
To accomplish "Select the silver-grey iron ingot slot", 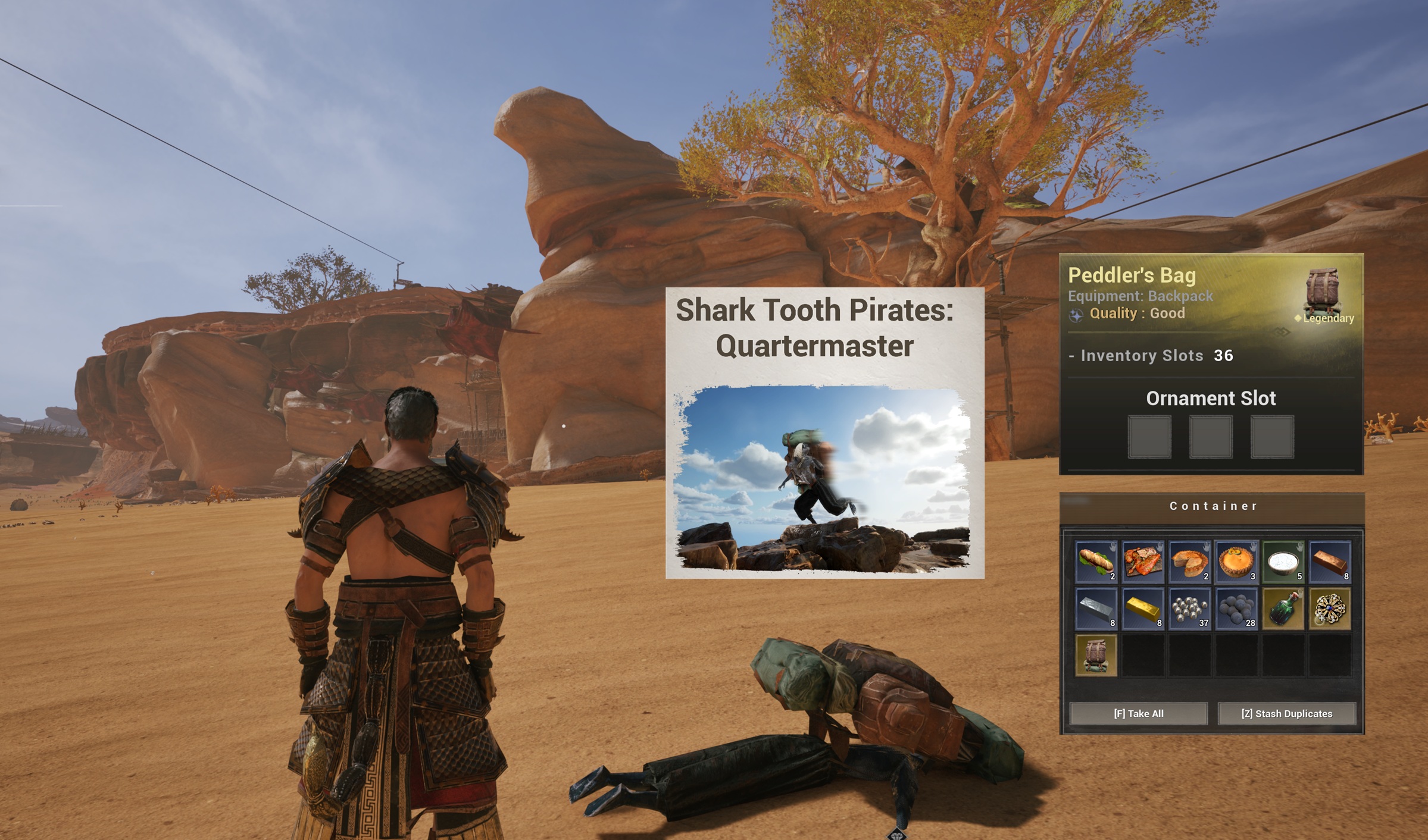I will click(1096, 609).
